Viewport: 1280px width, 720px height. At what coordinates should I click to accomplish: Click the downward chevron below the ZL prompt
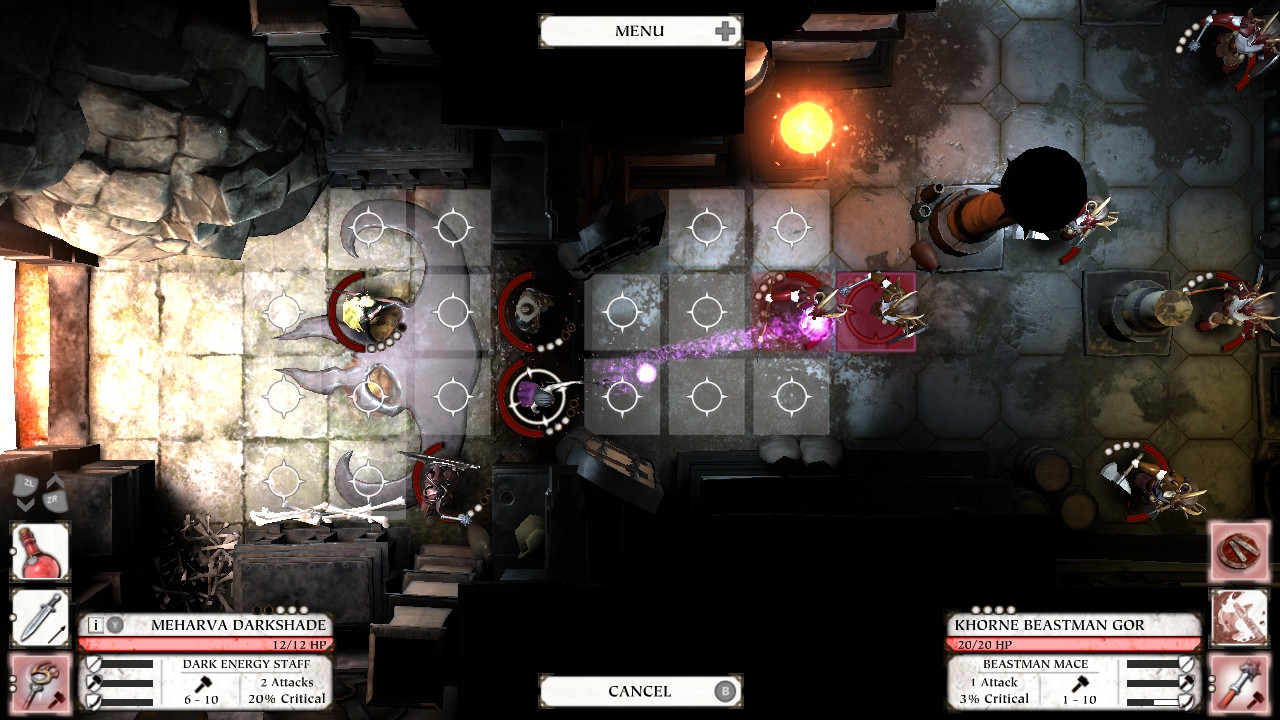(x=24, y=503)
